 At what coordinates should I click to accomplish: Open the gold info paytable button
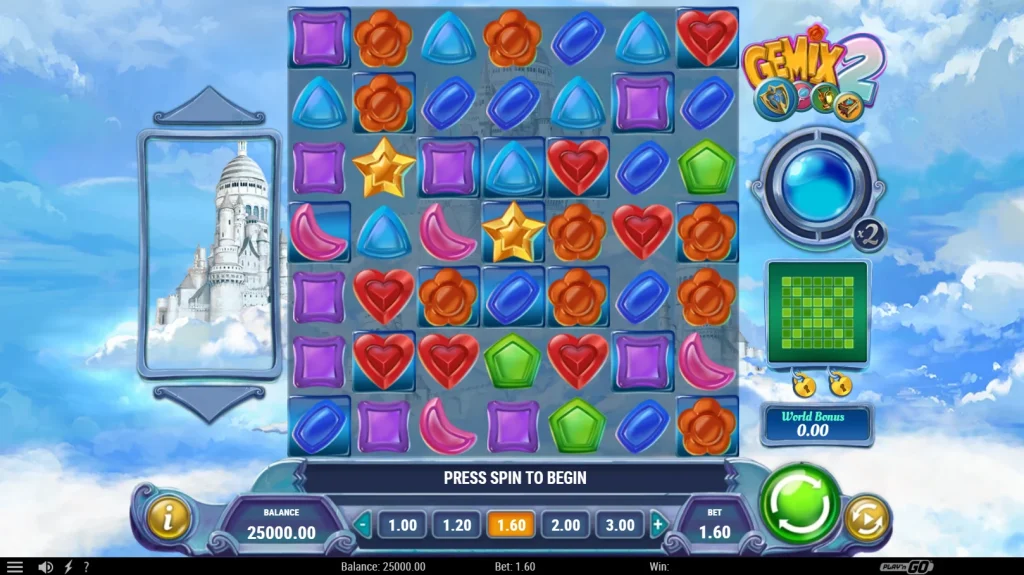click(x=170, y=518)
